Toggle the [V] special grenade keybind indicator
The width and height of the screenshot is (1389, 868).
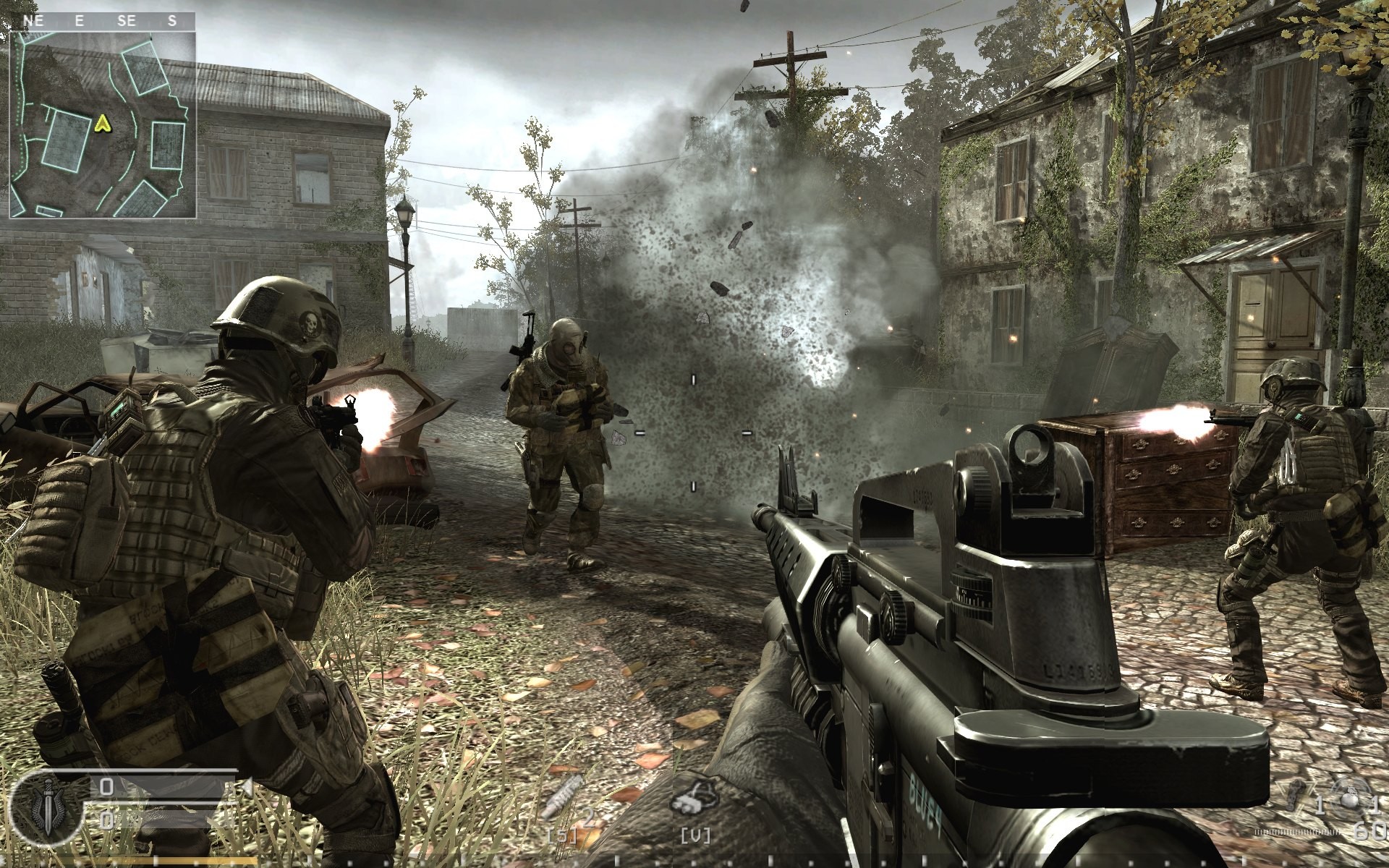(x=695, y=837)
